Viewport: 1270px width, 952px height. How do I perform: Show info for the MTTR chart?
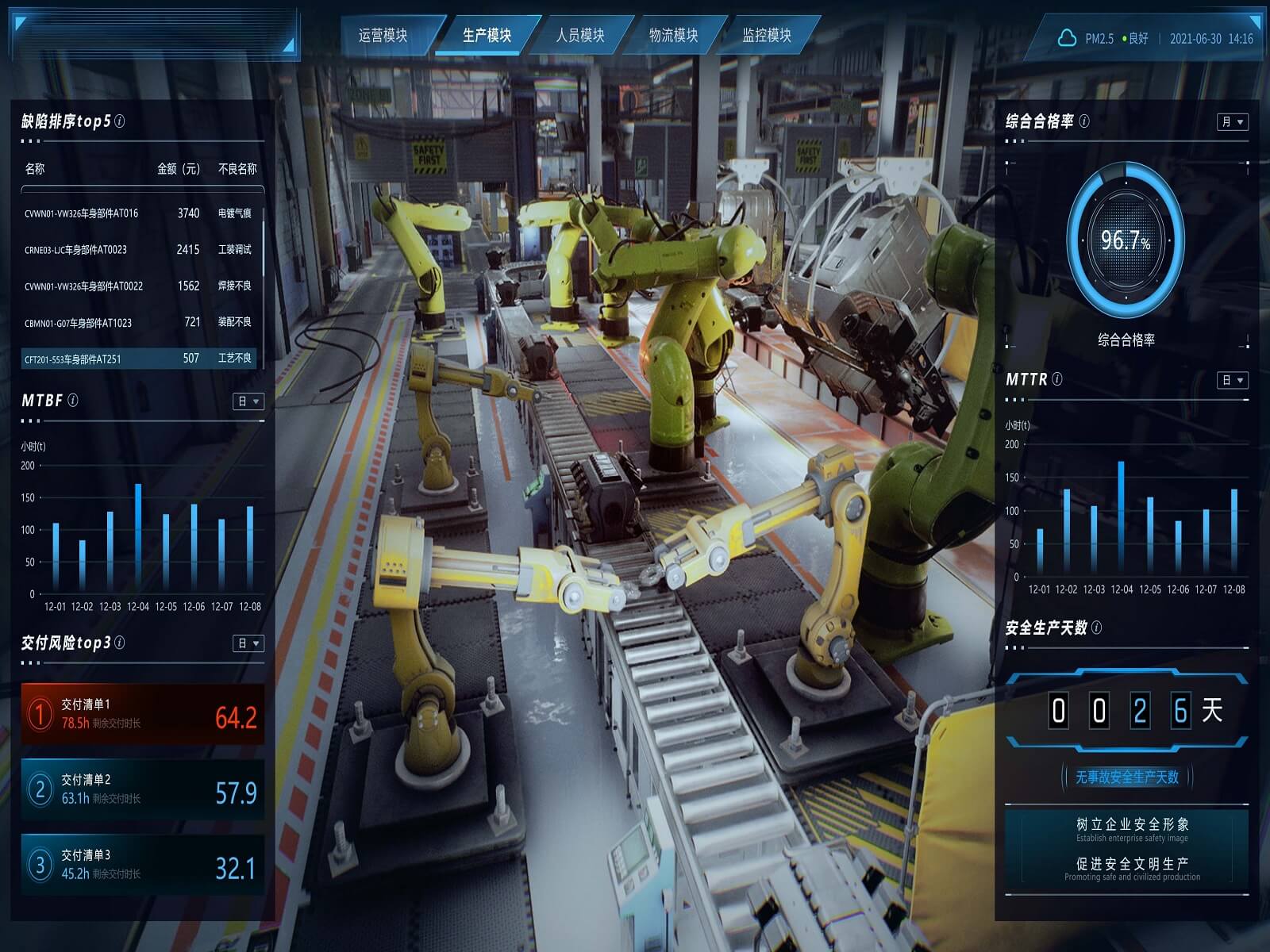1057,379
